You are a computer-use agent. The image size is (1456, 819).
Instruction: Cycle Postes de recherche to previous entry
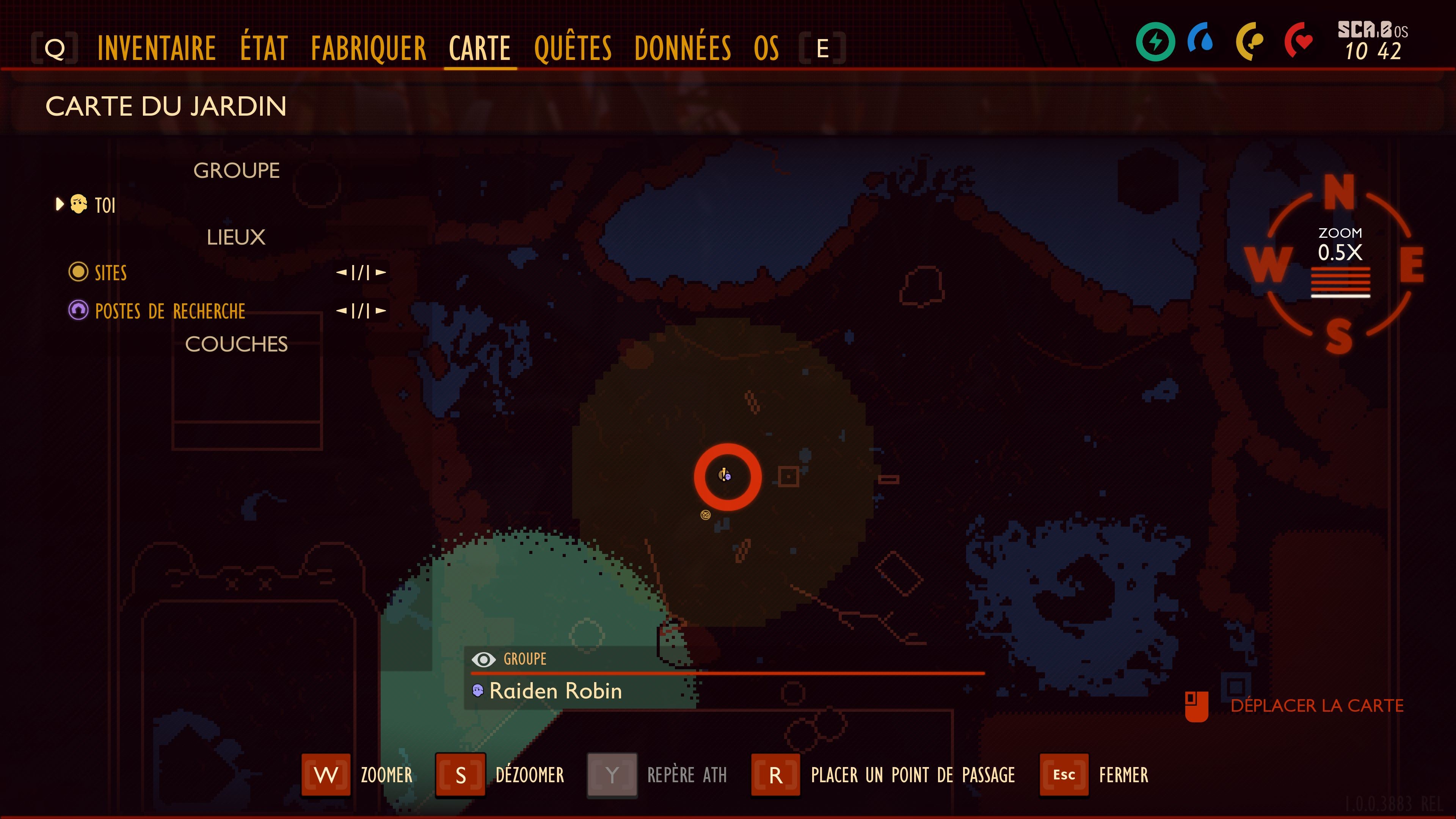pos(341,311)
